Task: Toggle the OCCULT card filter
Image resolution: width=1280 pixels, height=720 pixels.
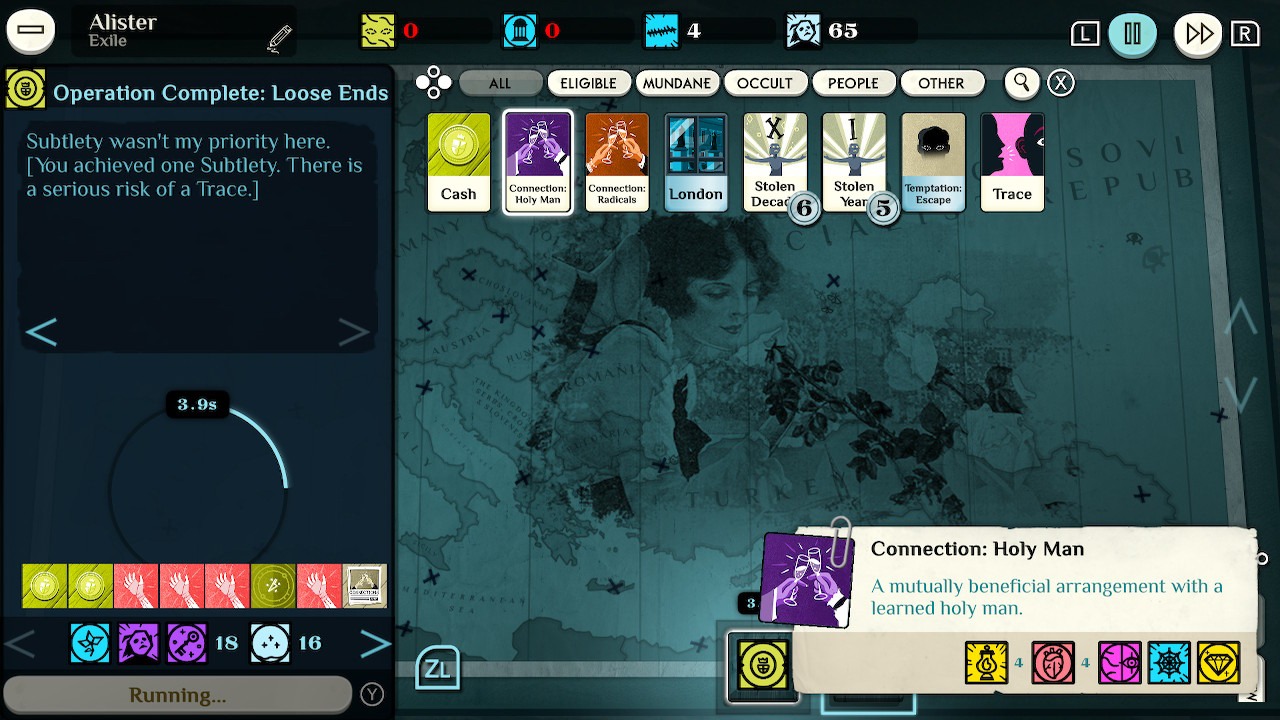Action: tap(766, 83)
